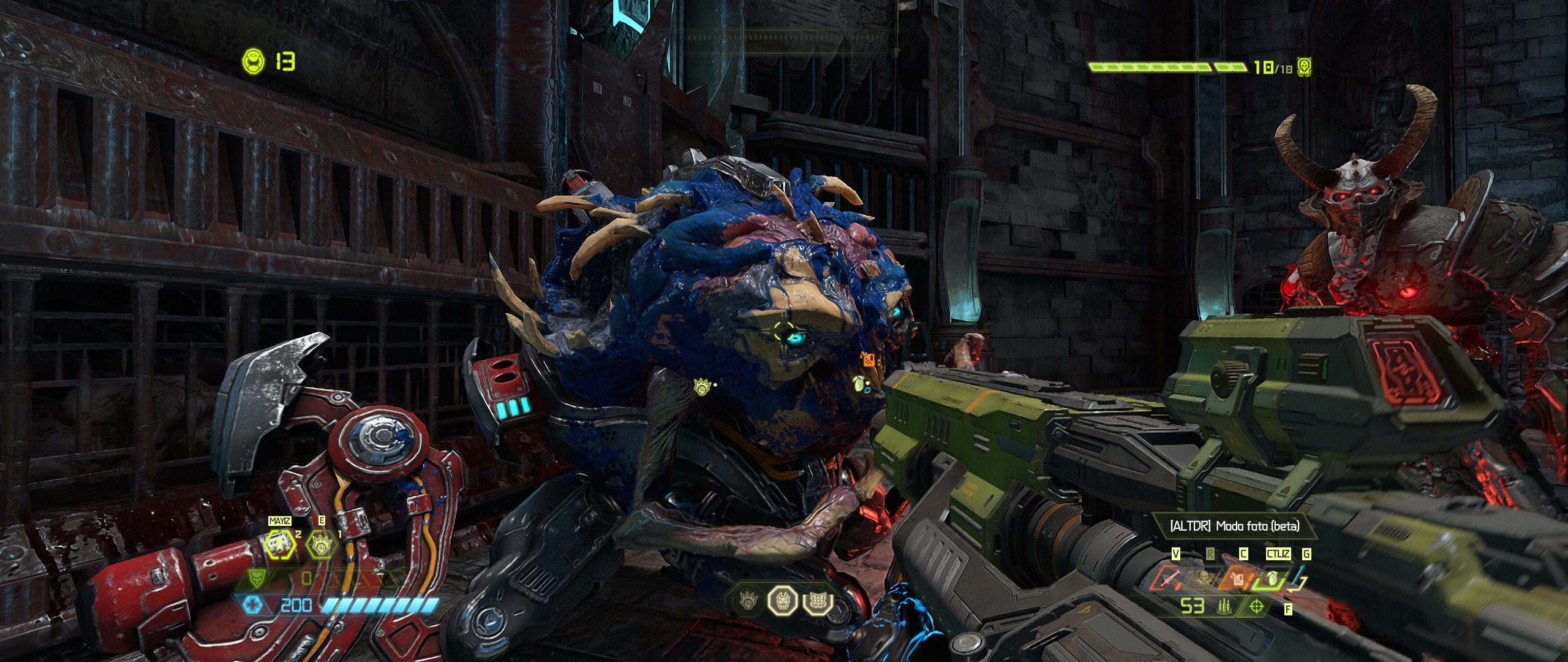The image size is (1568, 662).
Task: Activate the dash ability hexagon icon
Action: pyautogui.click(x=280, y=543)
